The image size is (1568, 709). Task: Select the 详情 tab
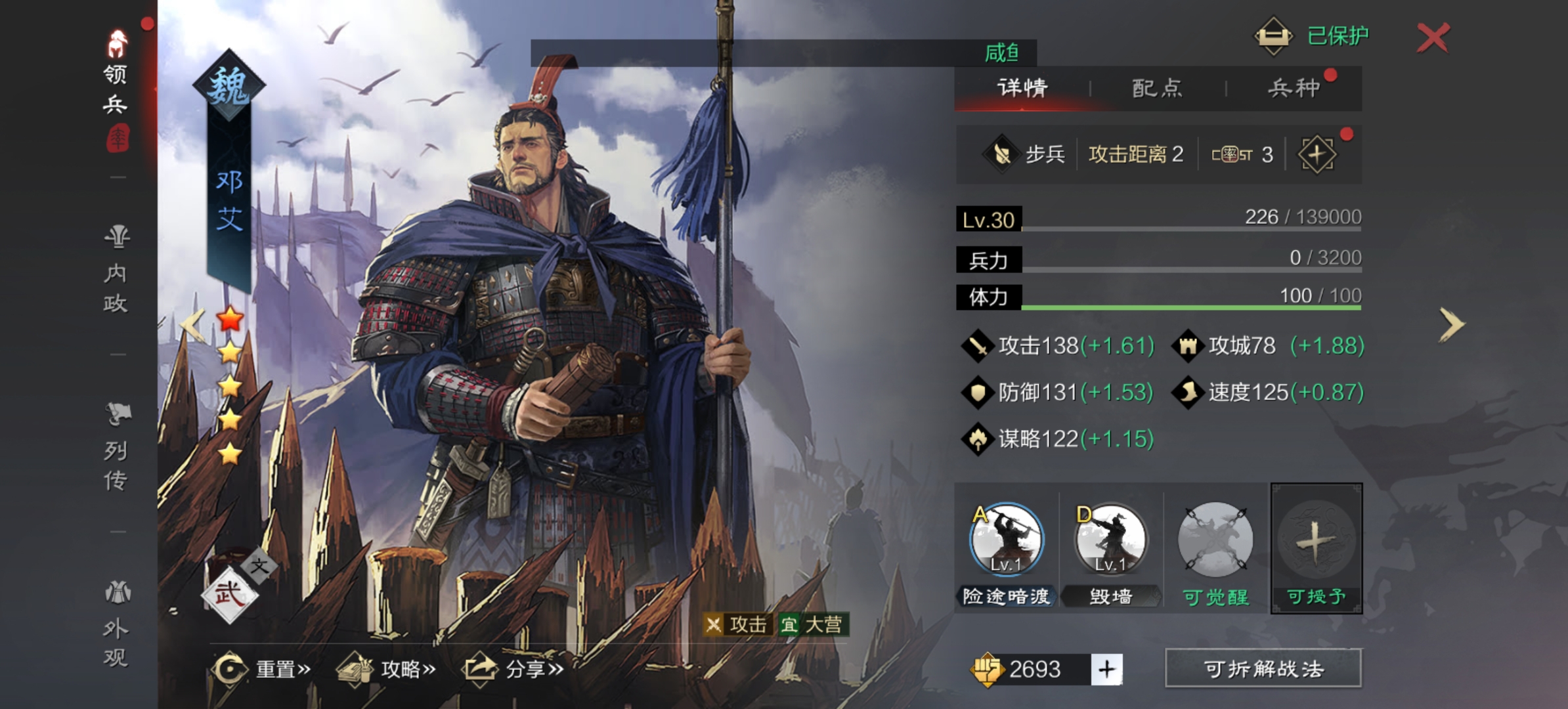click(x=1022, y=88)
